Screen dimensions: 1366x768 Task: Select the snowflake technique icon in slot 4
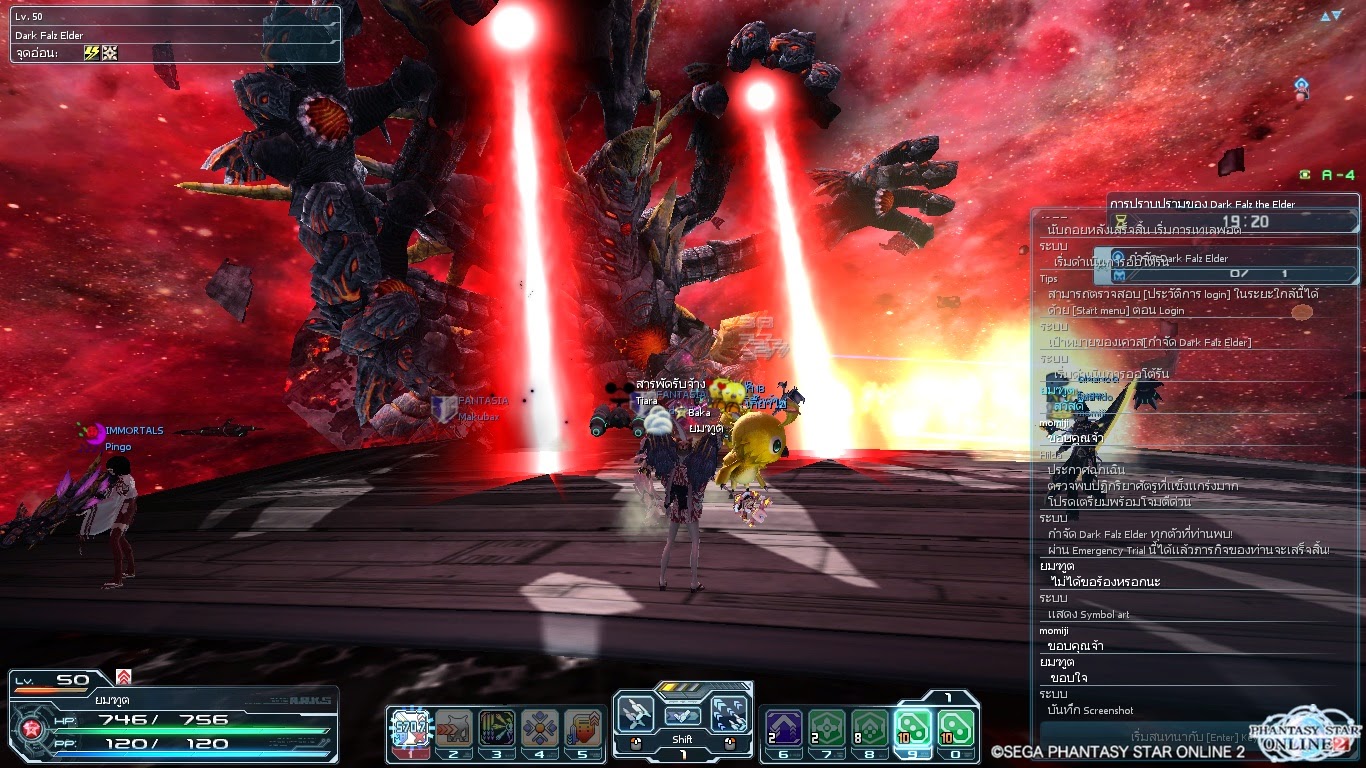(540, 728)
